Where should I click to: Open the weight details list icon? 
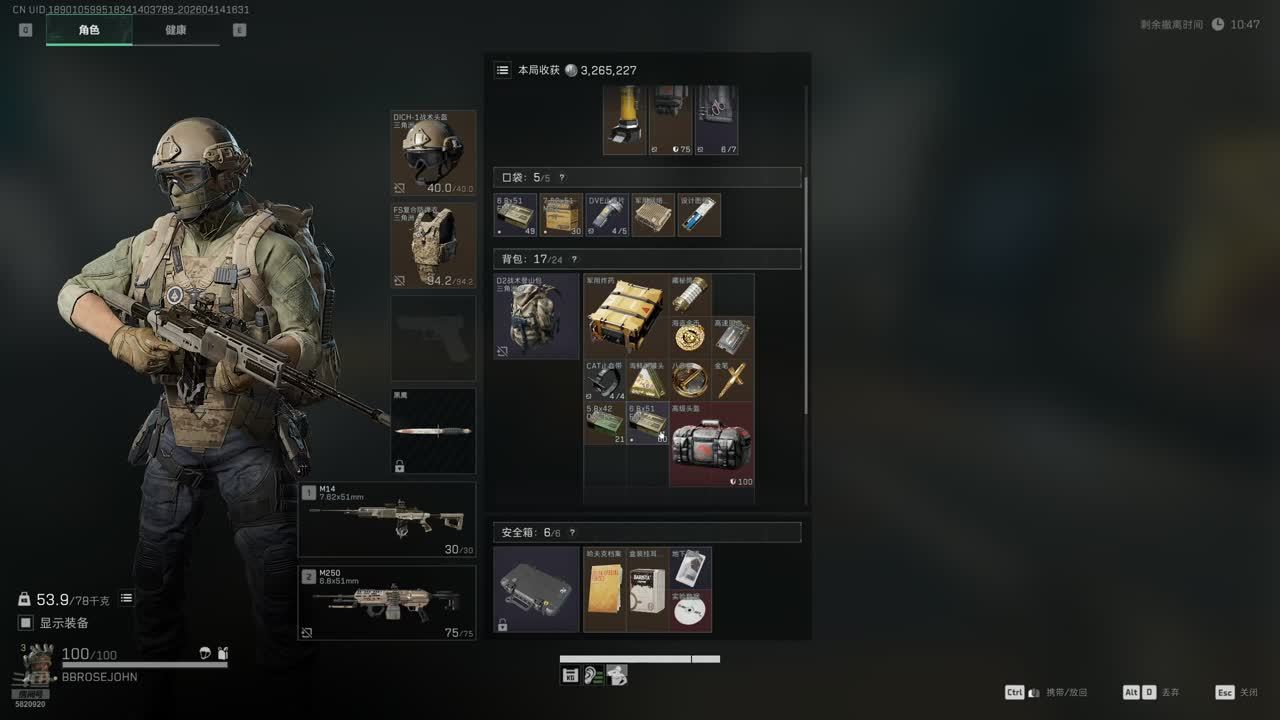[127, 598]
